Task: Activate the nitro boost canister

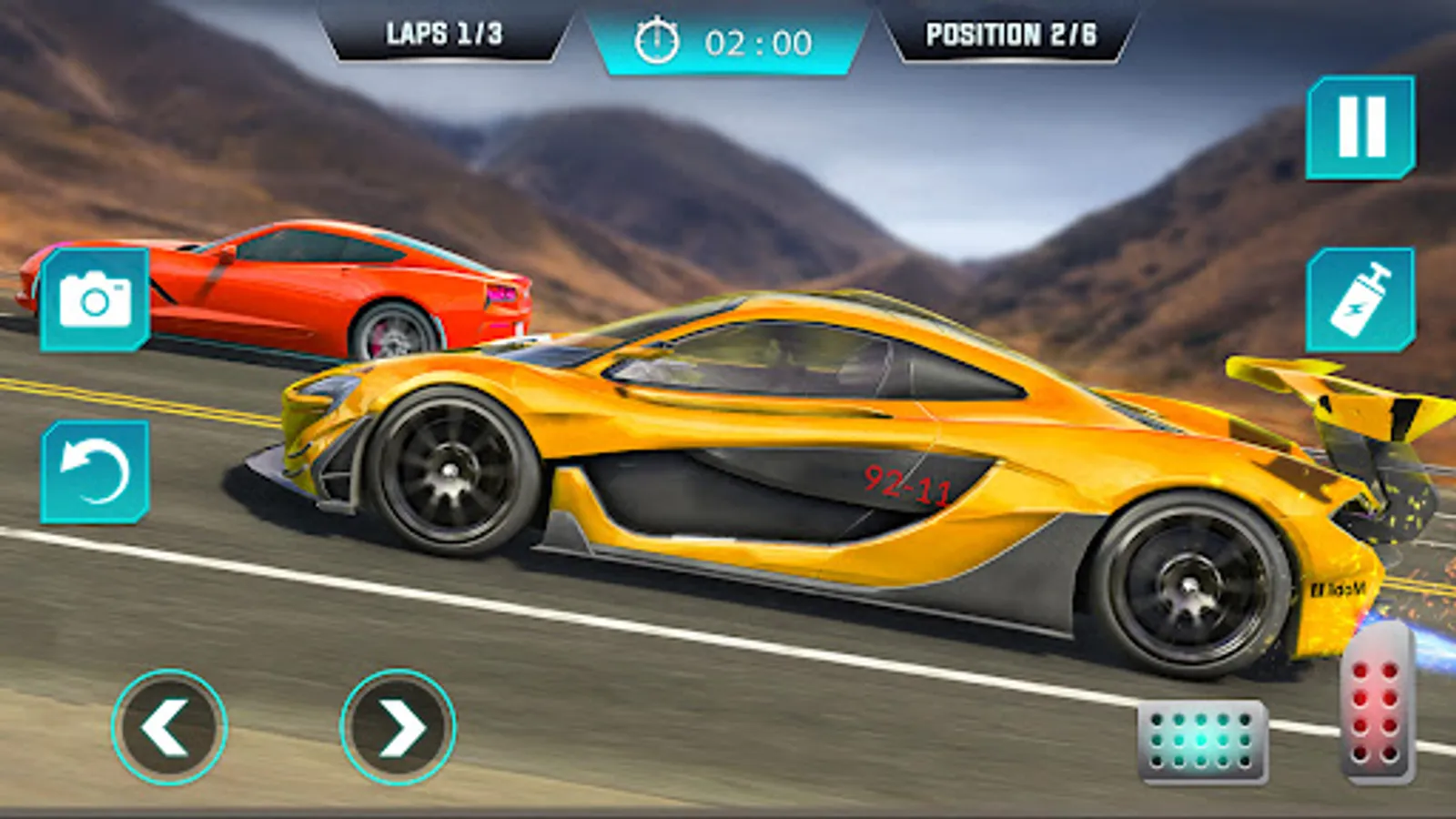Action: [1360, 300]
